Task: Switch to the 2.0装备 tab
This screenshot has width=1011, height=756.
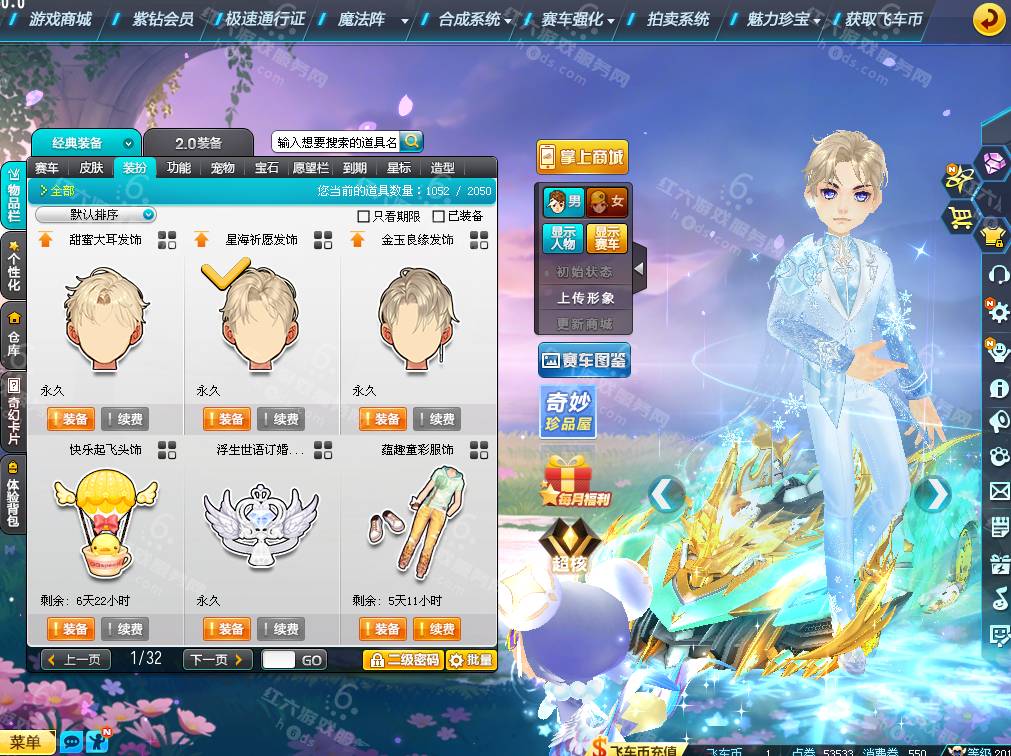Action: coord(198,143)
